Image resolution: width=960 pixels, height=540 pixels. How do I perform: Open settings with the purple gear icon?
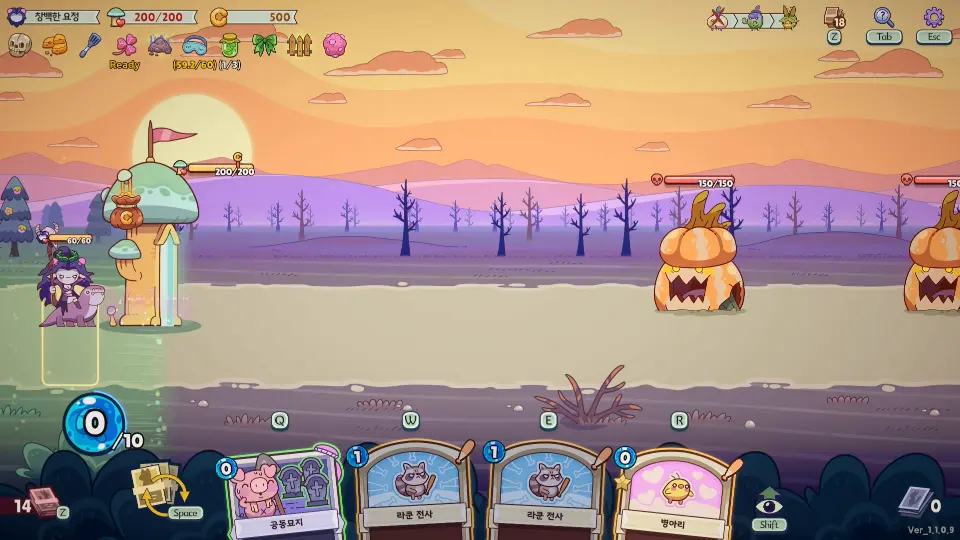[x=933, y=18]
